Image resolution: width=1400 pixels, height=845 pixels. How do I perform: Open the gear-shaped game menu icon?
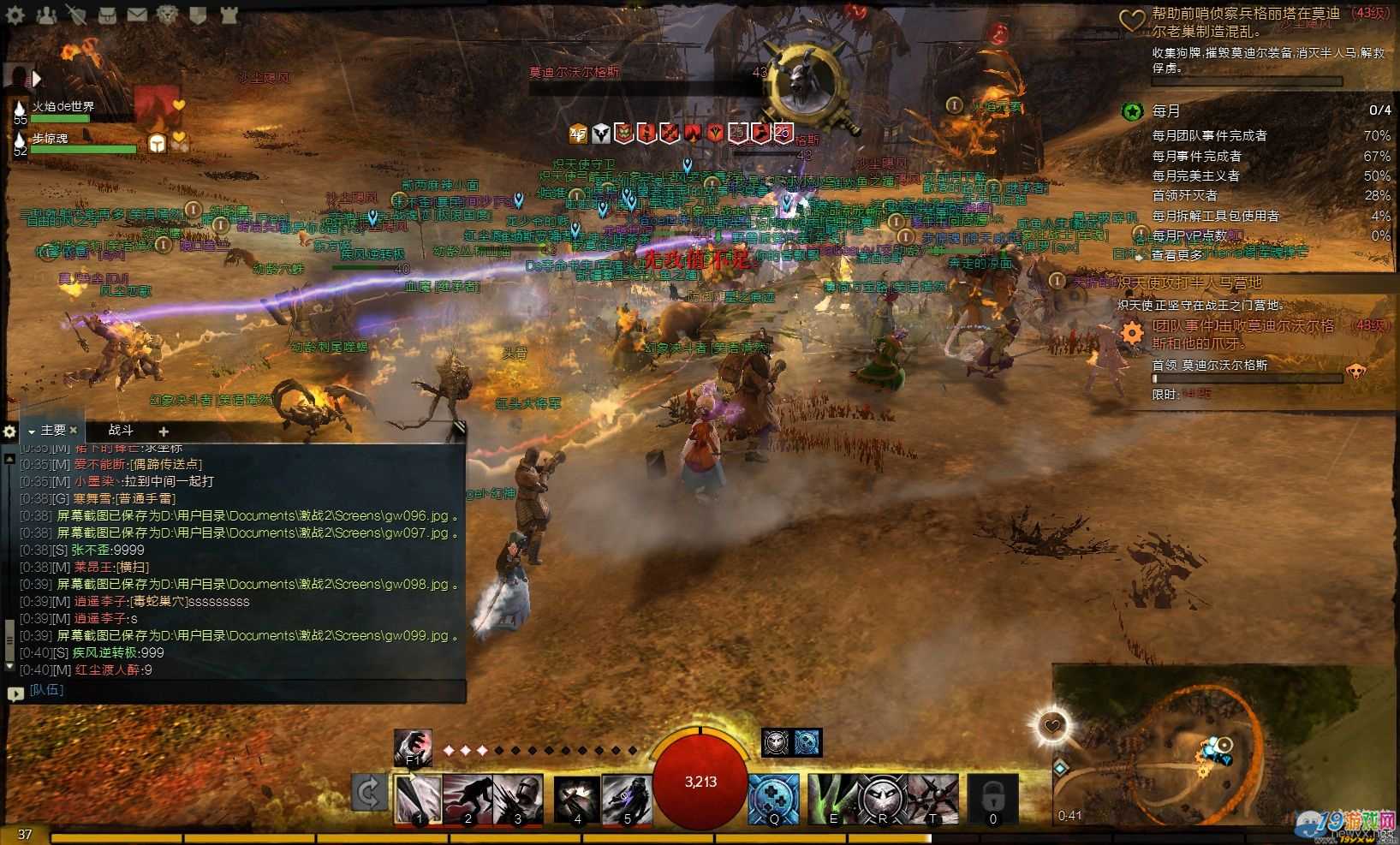[15, 15]
